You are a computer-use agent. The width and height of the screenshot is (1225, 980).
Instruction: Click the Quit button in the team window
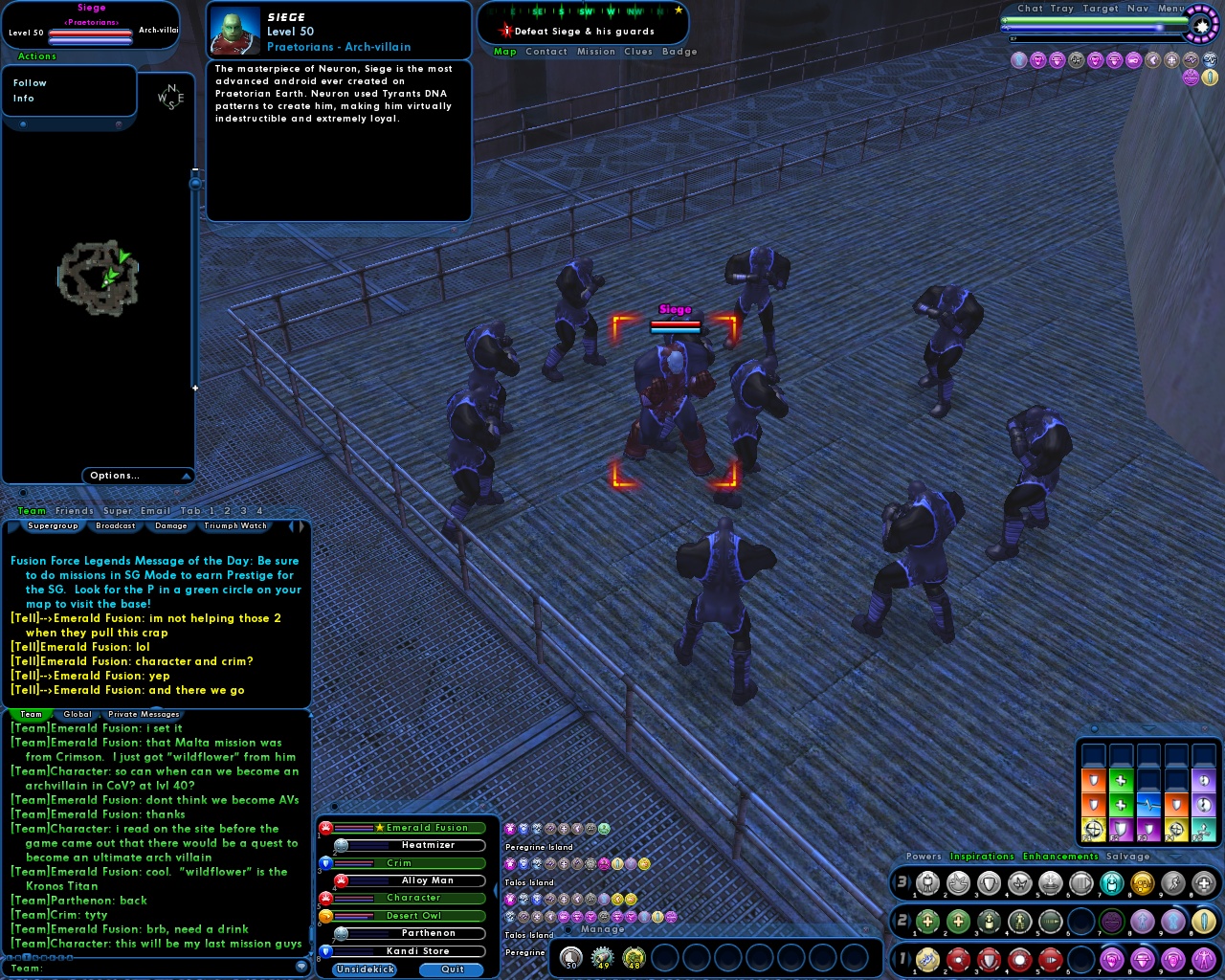pyautogui.click(x=450, y=969)
